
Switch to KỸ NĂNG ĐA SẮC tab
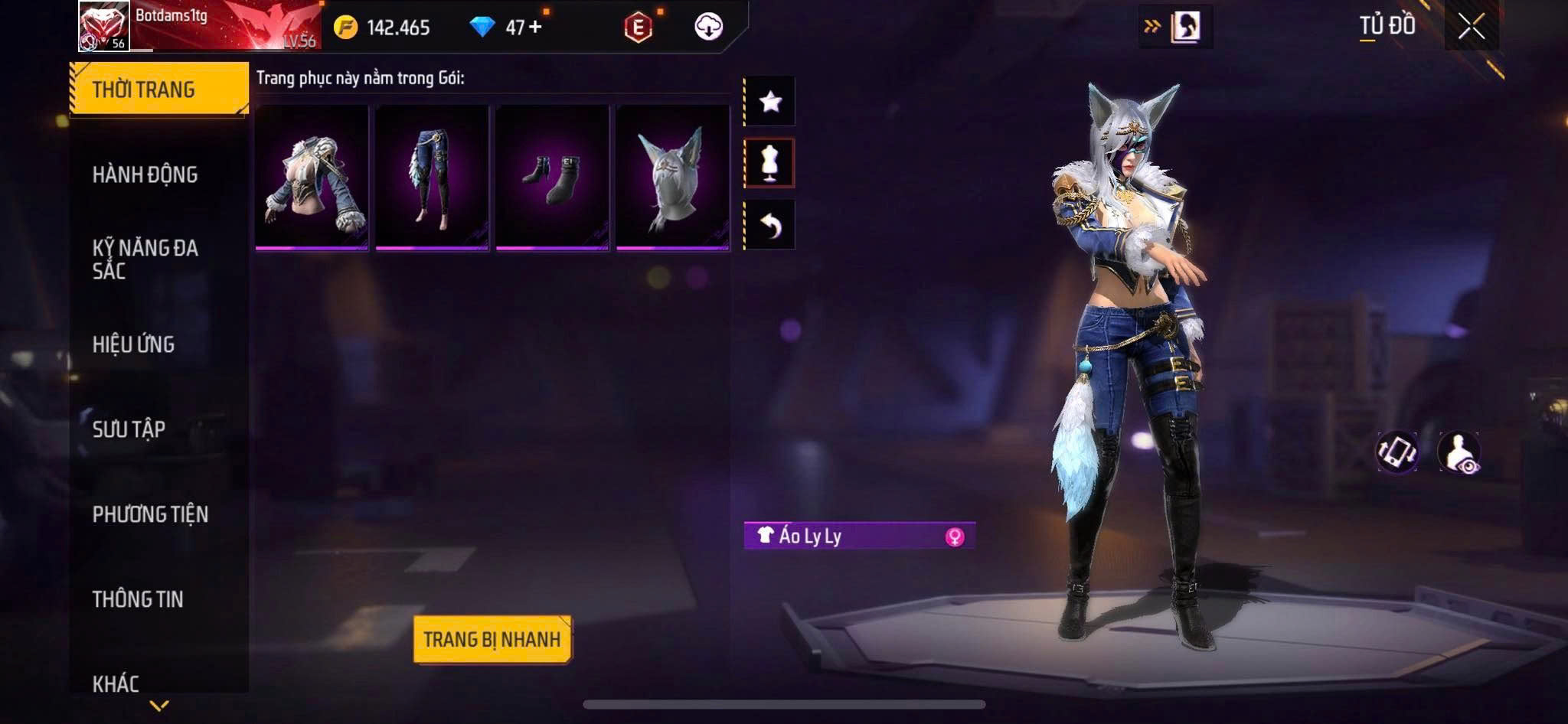coord(145,259)
